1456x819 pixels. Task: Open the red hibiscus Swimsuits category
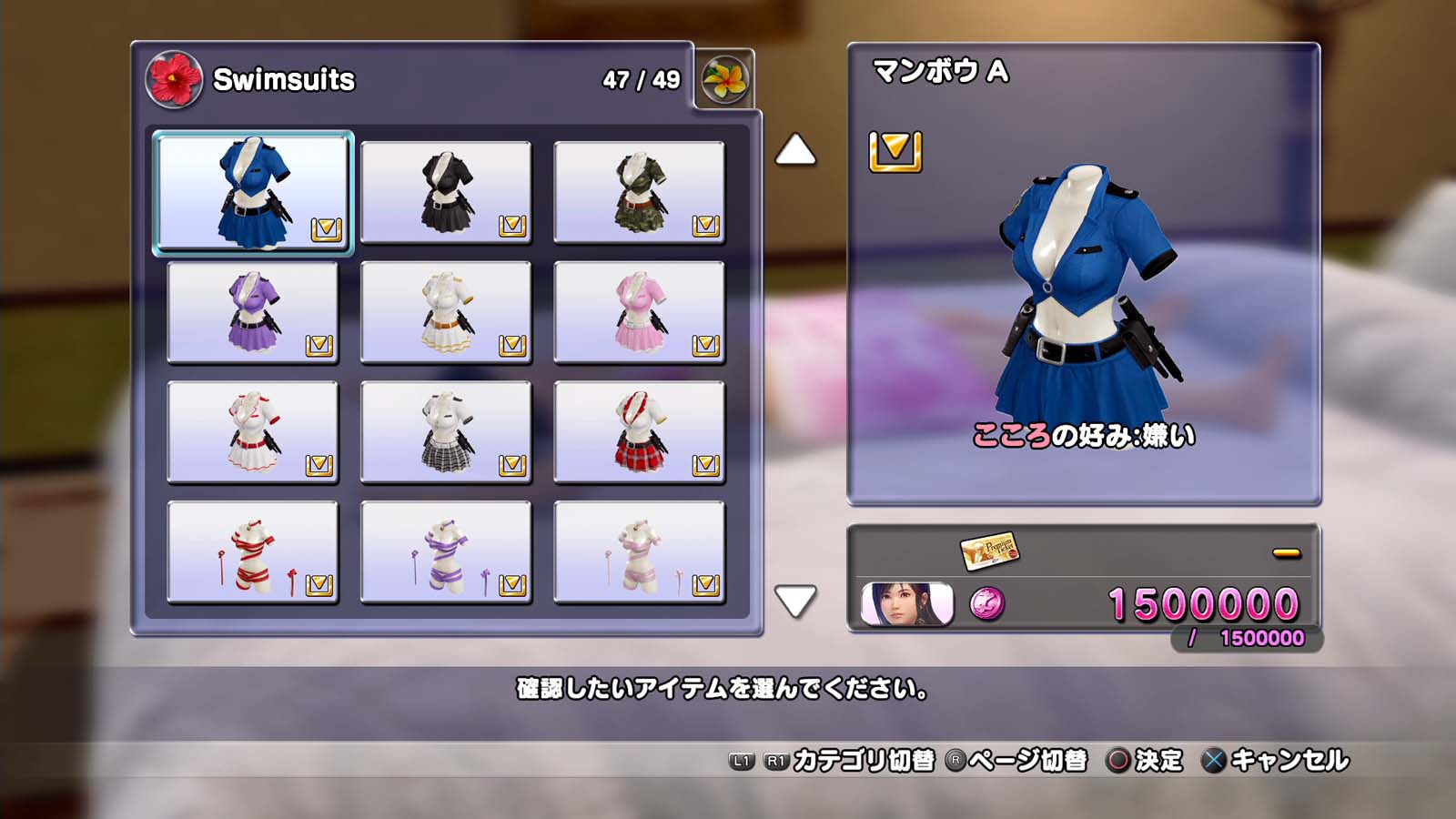(x=174, y=80)
